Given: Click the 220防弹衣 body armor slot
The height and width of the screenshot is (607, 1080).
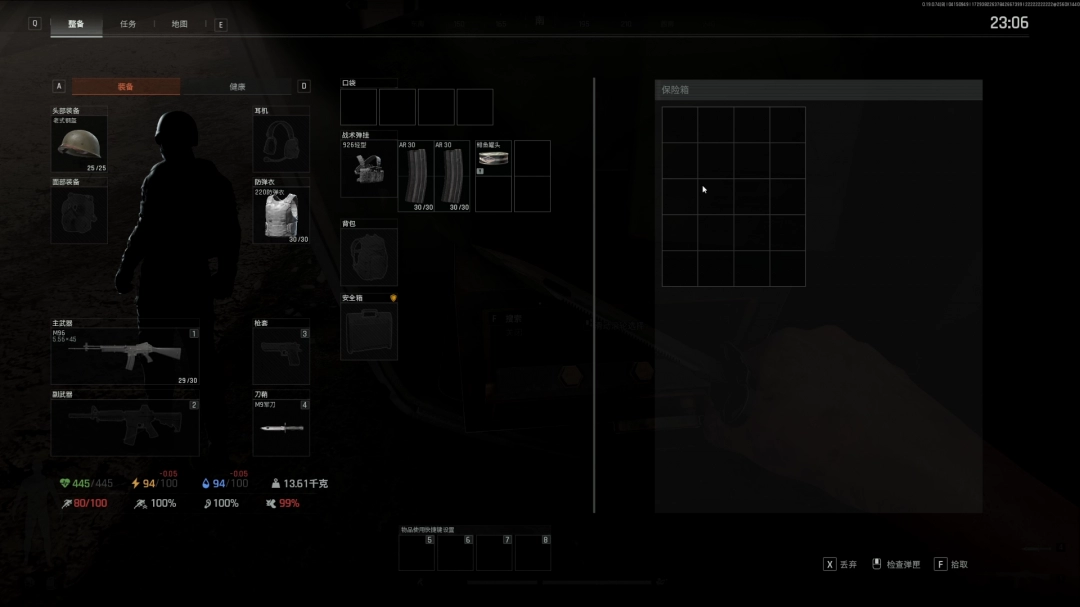Looking at the screenshot, I should coord(281,215).
